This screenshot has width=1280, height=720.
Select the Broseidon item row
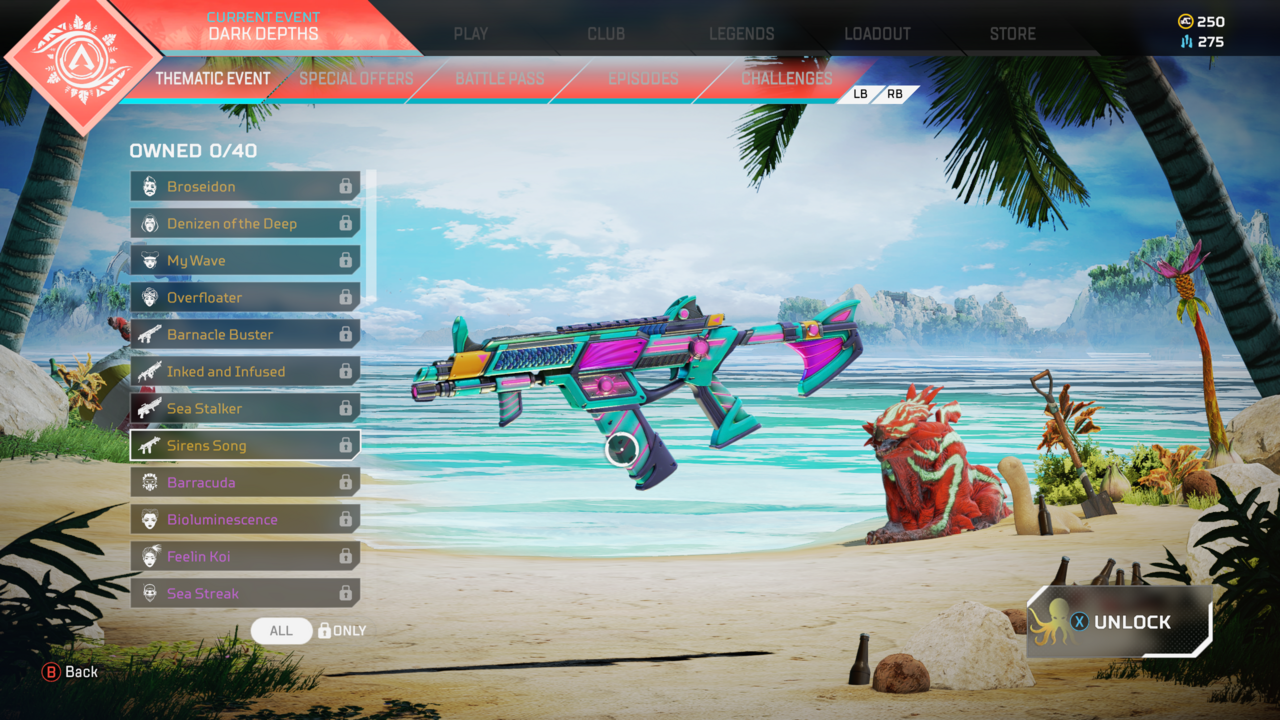(x=245, y=187)
